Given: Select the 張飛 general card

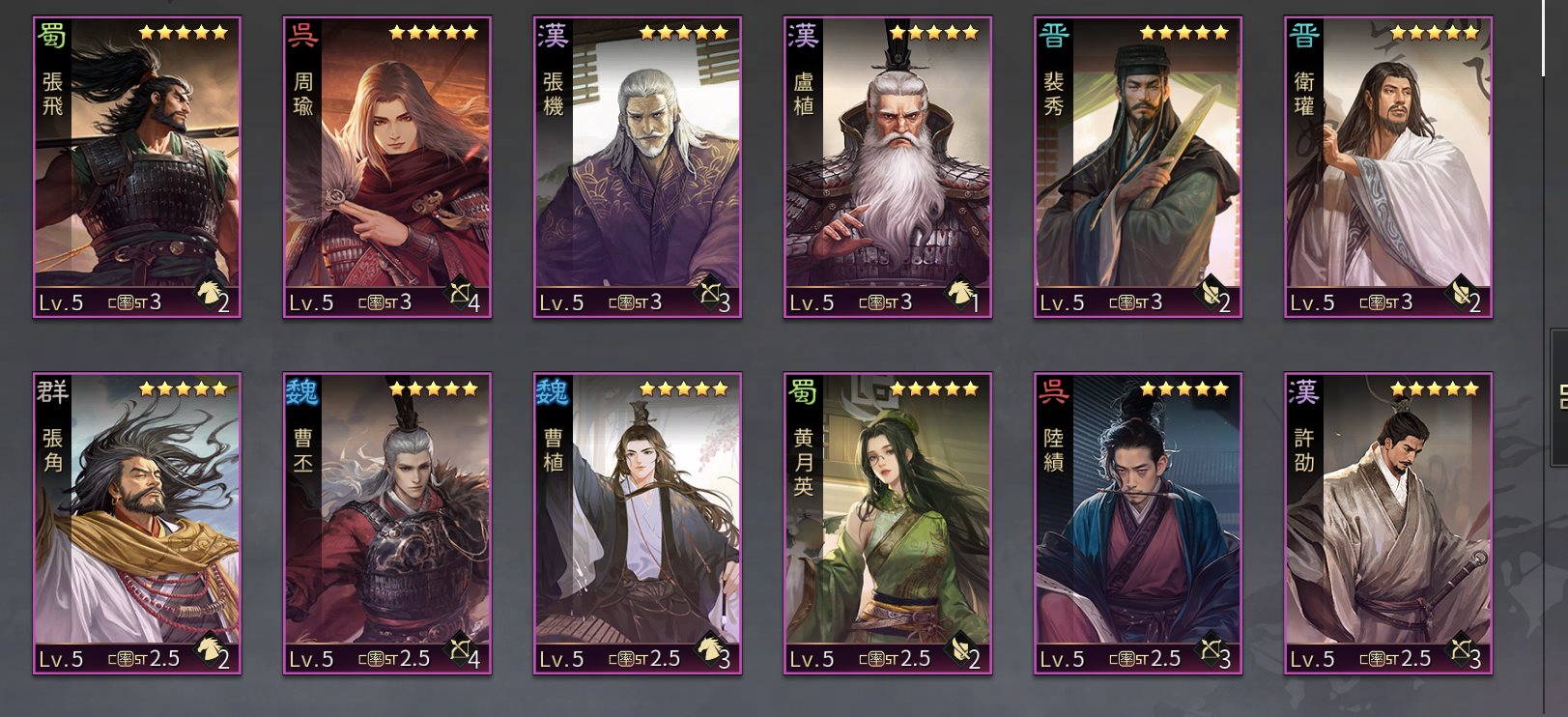Looking at the screenshot, I should pos(137,167).
